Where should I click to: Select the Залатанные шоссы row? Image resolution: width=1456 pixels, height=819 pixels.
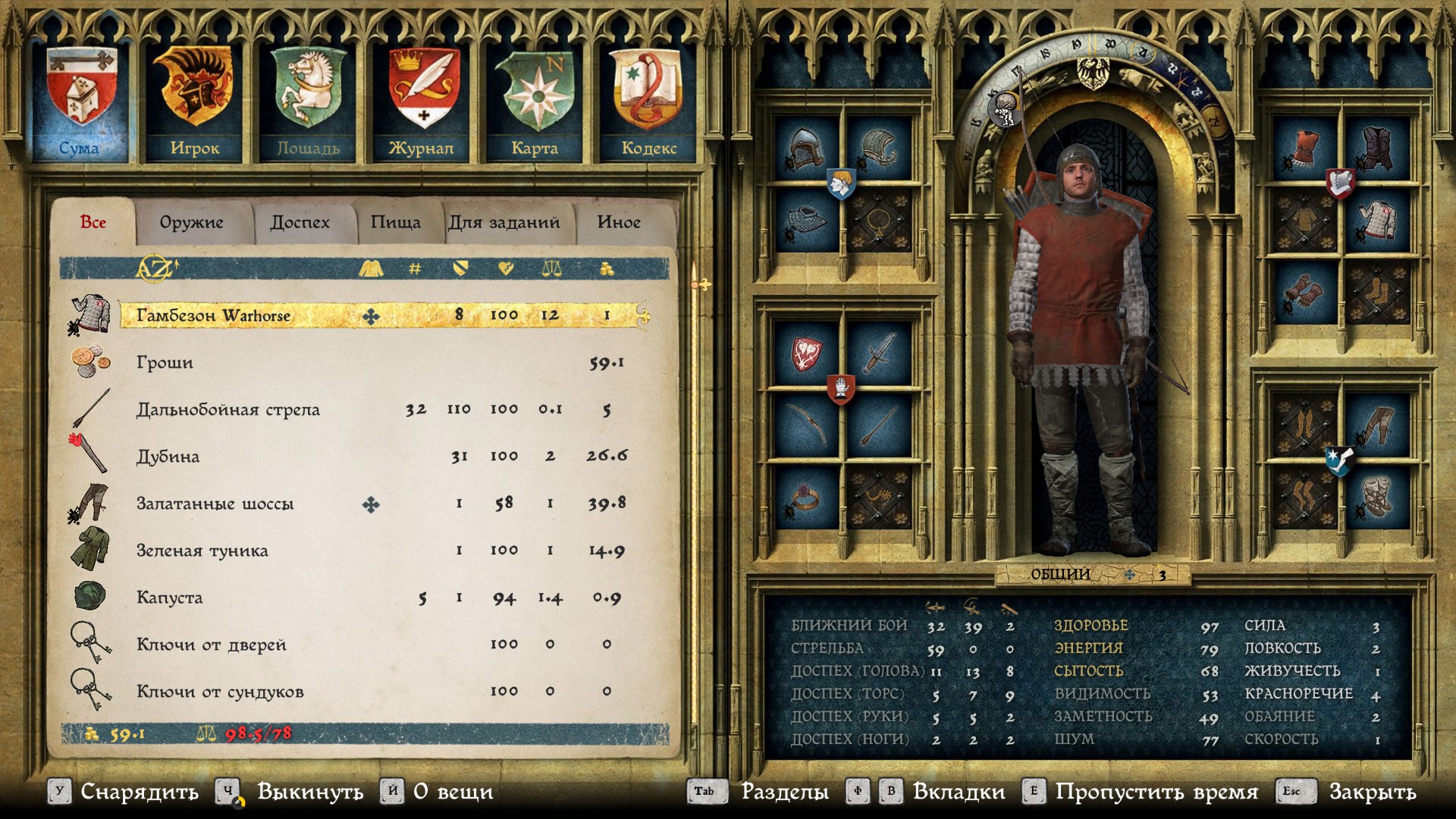point(215,504)
